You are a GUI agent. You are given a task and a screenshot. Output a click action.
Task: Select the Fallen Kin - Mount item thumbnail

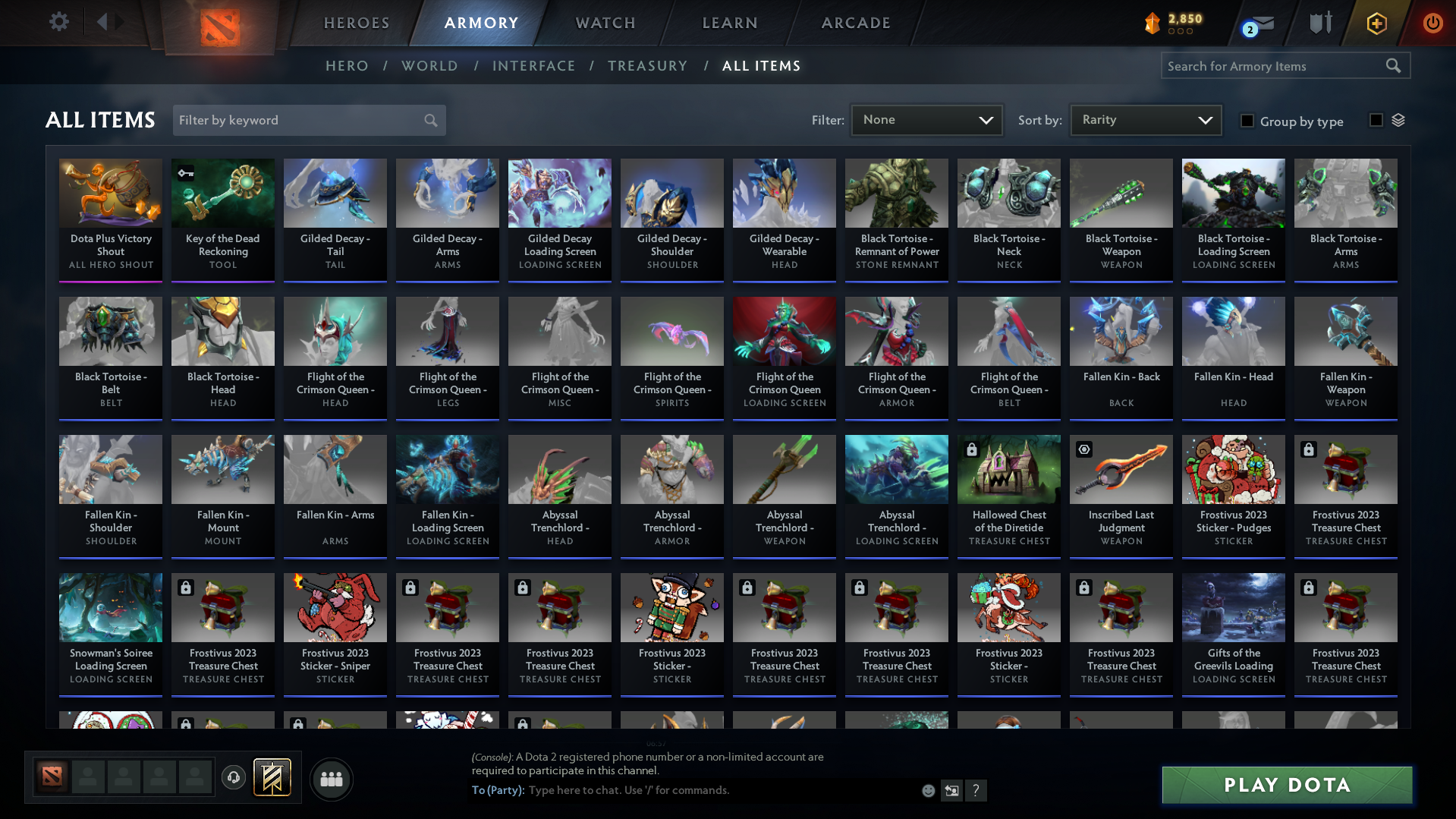(222, 468)
